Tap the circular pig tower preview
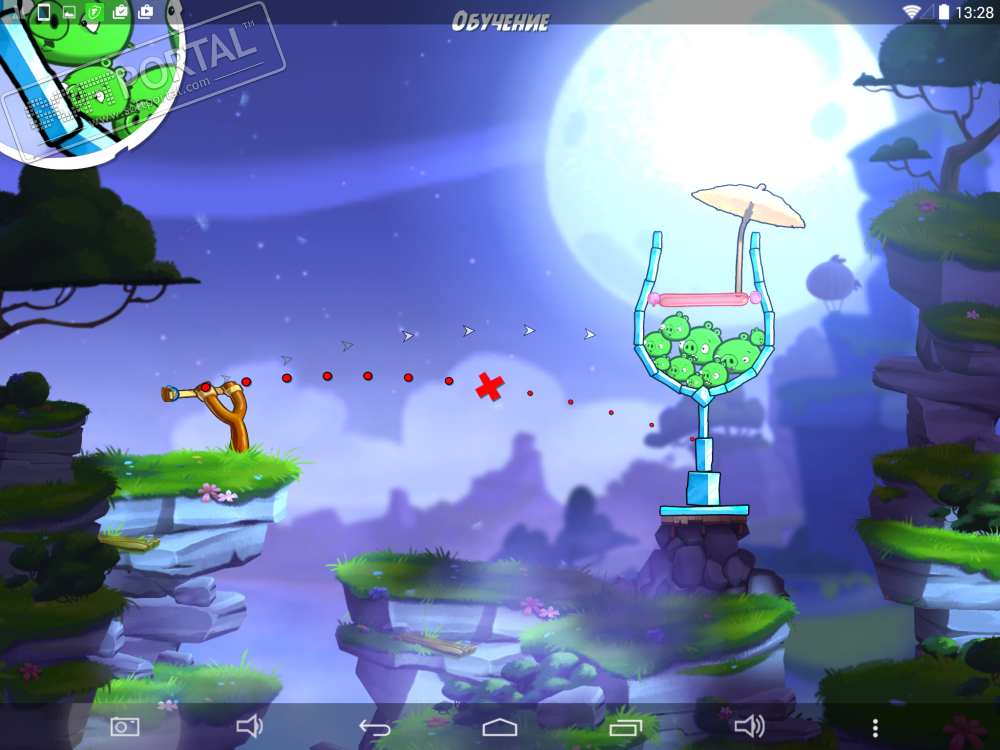This screenshot has height=750, width=1000. [x=85, y=75]
